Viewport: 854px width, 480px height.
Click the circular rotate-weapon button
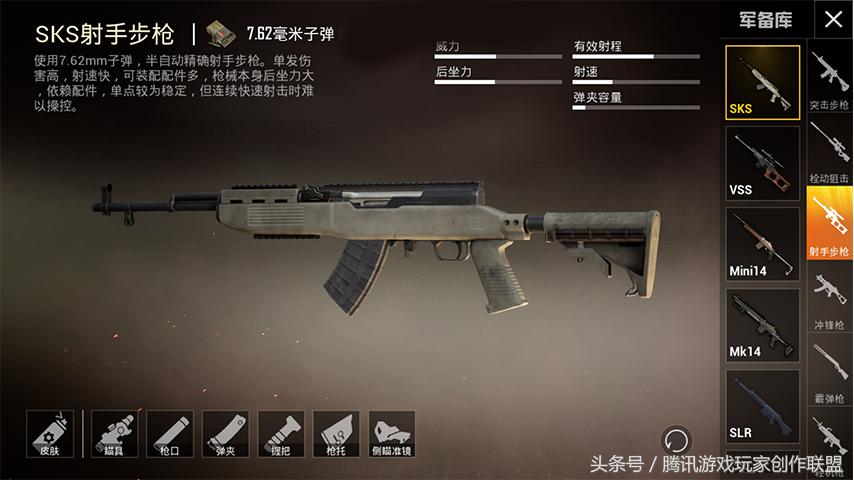pyautogui.click(x=676, y=438)
